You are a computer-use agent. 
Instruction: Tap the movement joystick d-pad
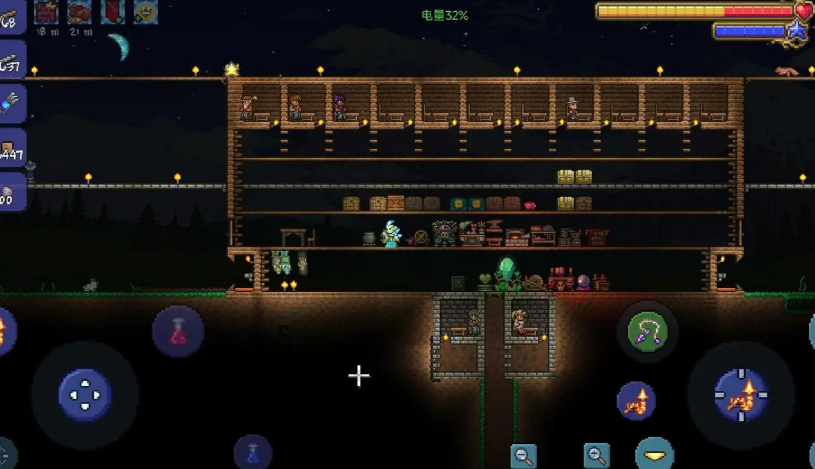[85, 393]
